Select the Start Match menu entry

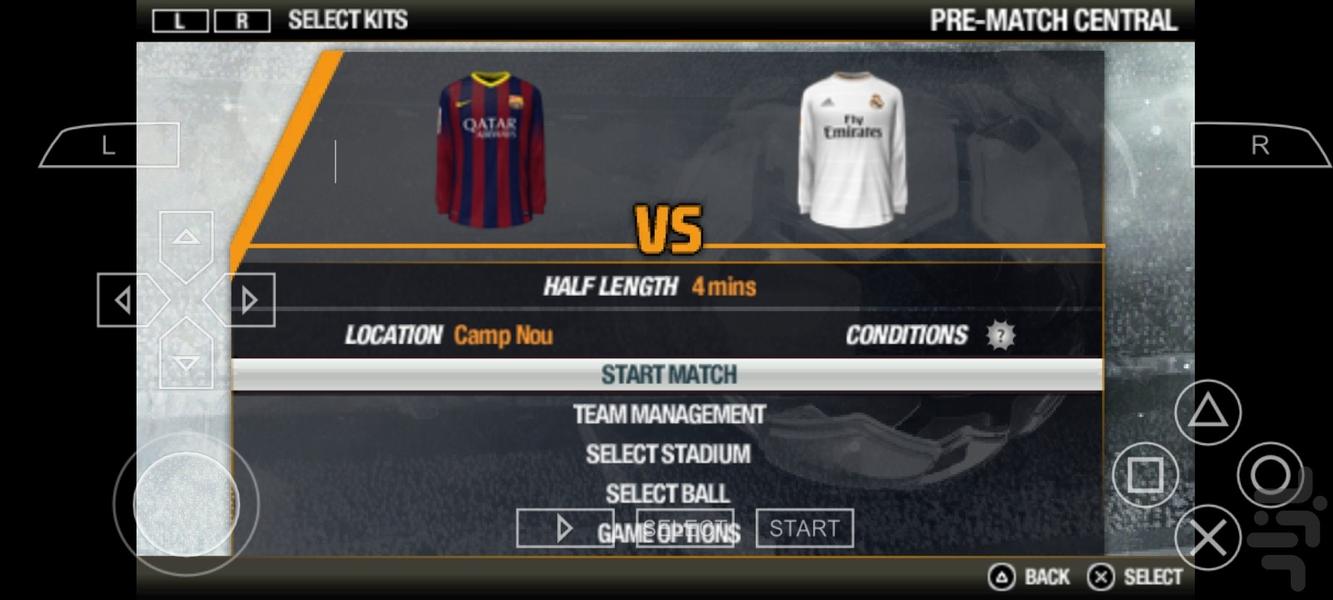pos(668,375)
